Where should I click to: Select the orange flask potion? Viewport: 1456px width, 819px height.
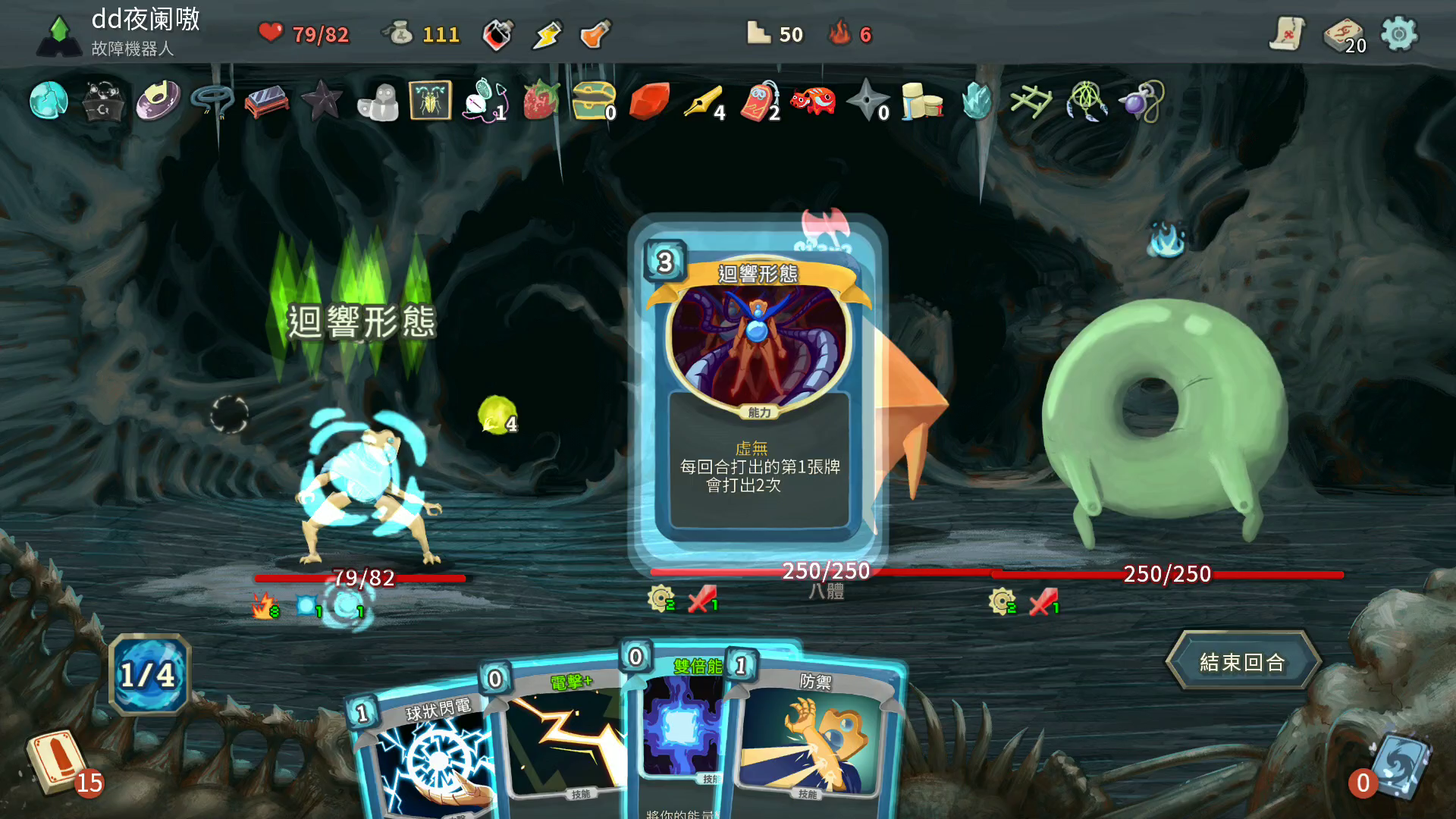[595, 34]
